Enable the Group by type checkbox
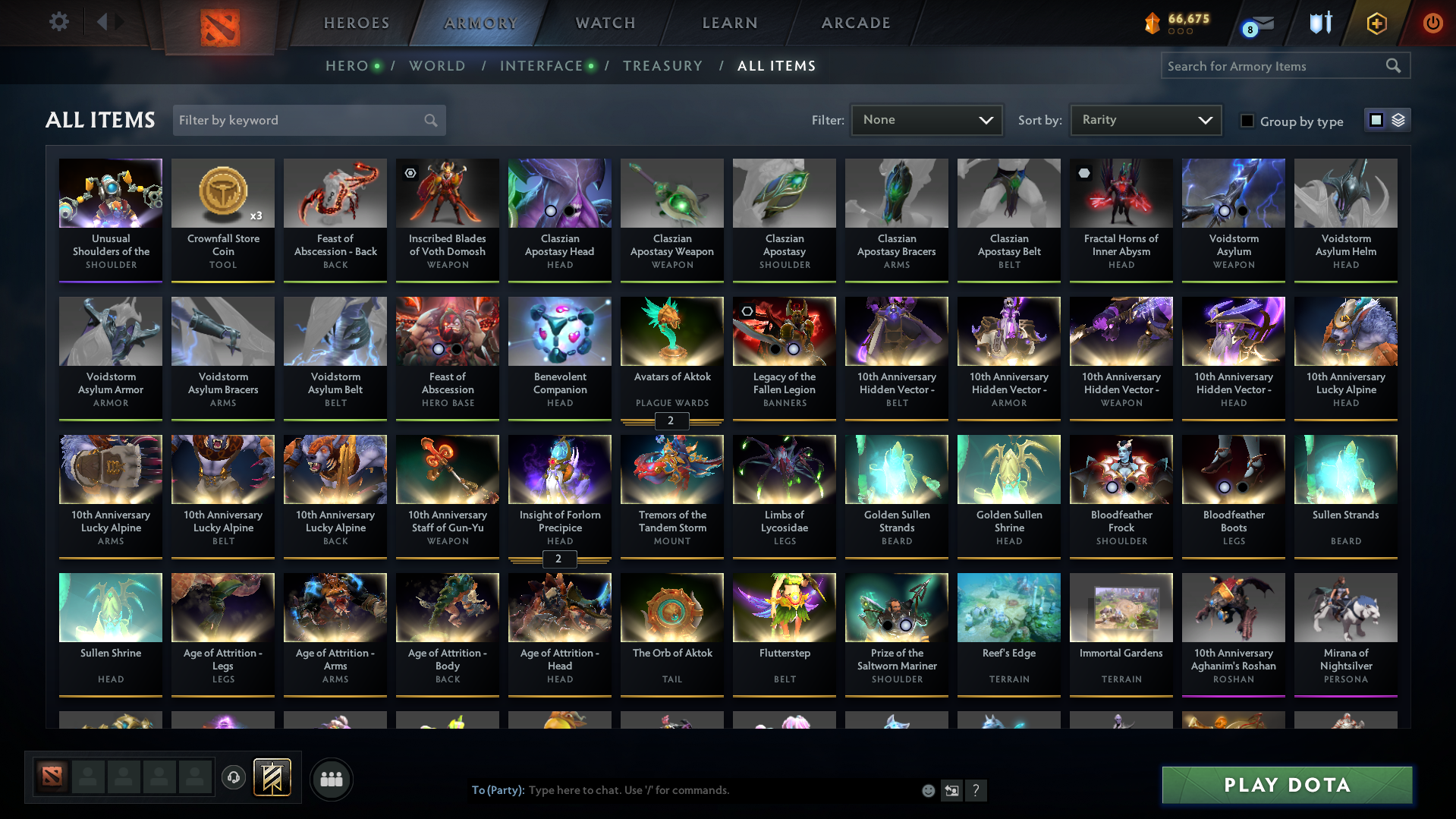This screenshot has width=1456, height=819. (1247, 121)
